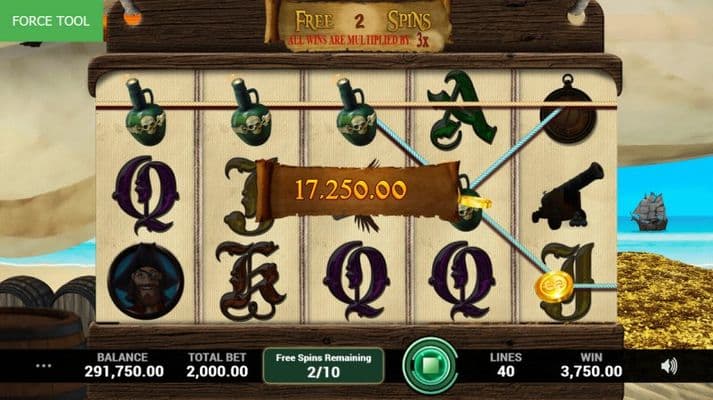Click the green stop spin button

[x=430, y=365]
